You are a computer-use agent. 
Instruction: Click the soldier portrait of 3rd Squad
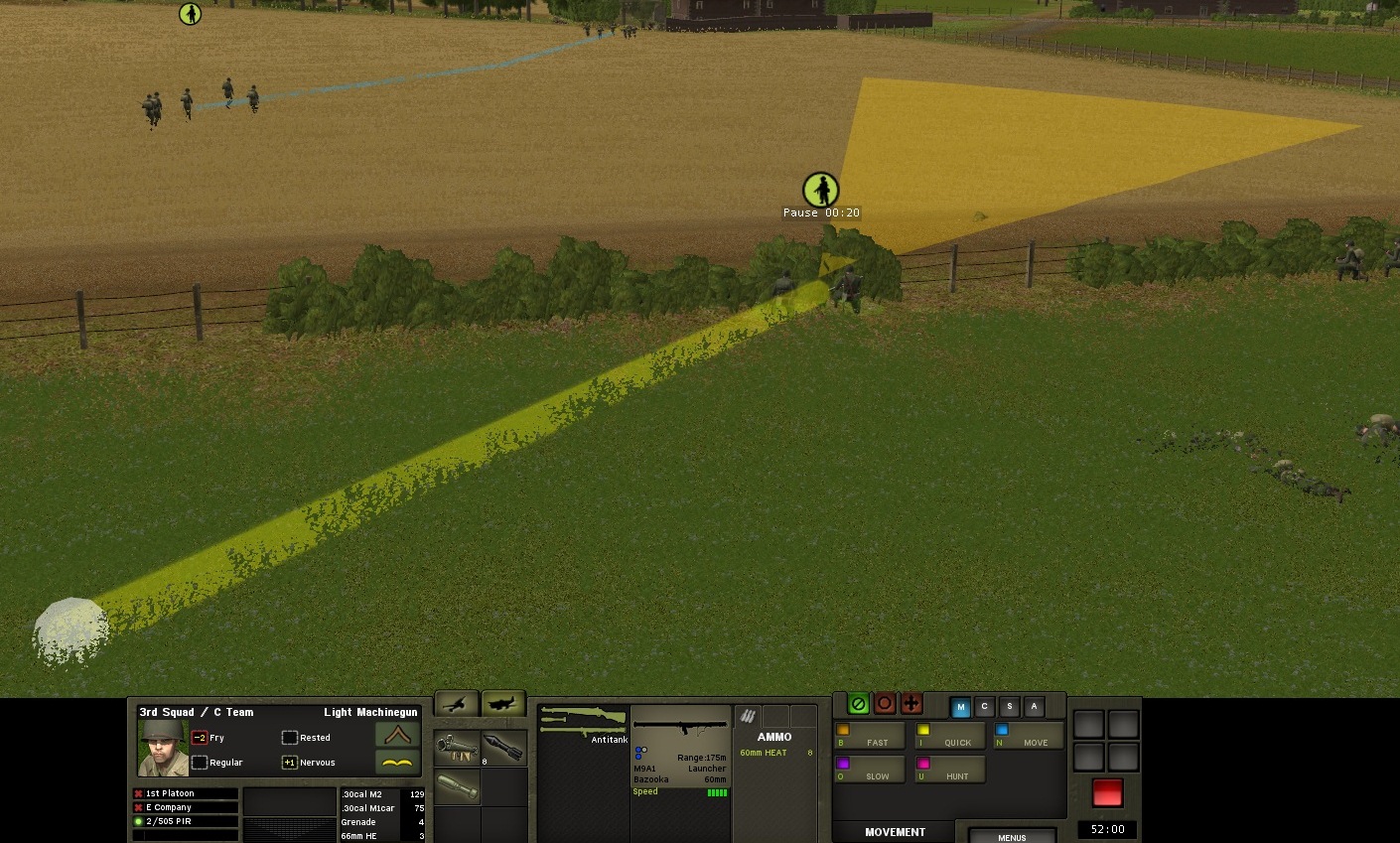(x=163, y=747)
